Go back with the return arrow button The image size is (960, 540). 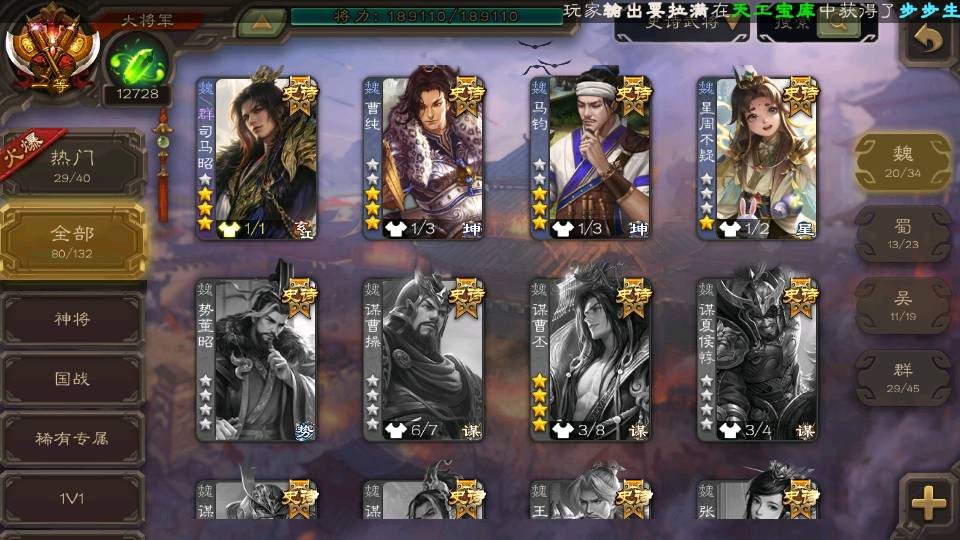930,39
